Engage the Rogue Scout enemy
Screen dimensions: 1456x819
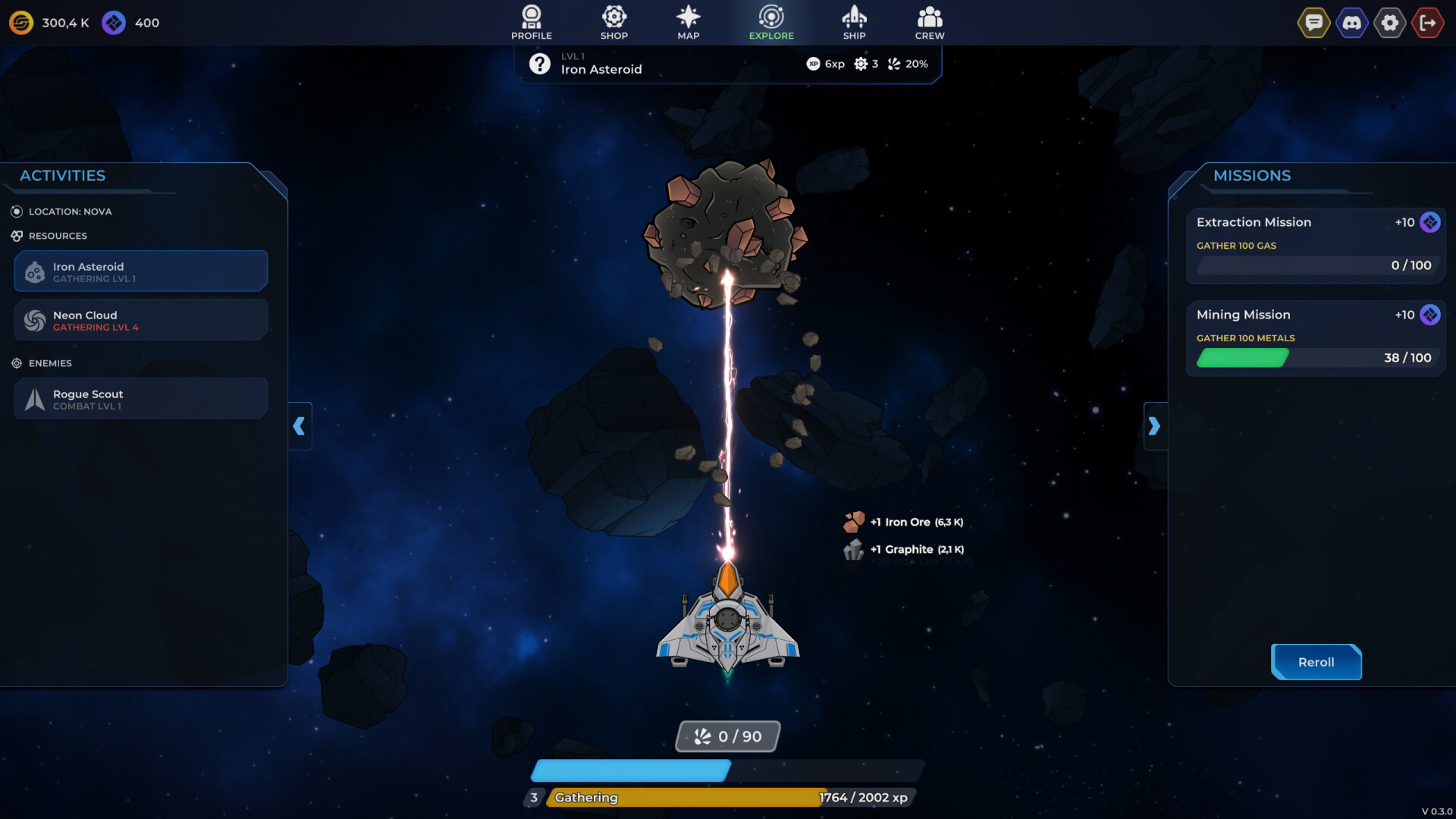click(x=140, y=398)
